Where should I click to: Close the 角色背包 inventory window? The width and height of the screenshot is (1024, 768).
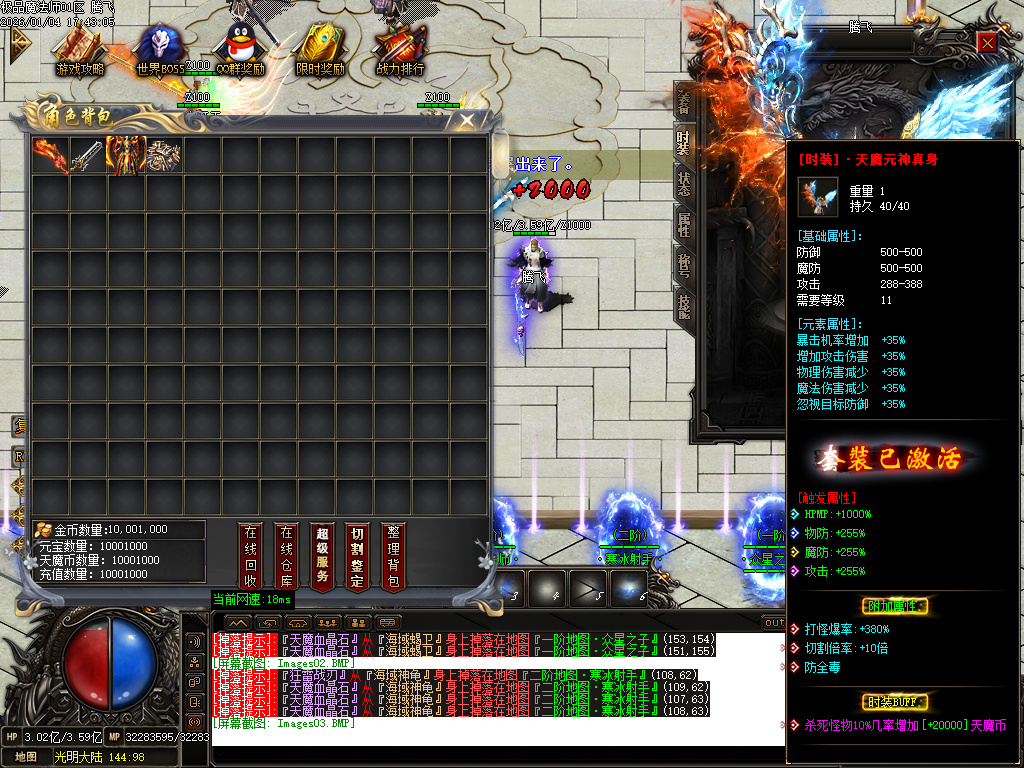(467, 121)
